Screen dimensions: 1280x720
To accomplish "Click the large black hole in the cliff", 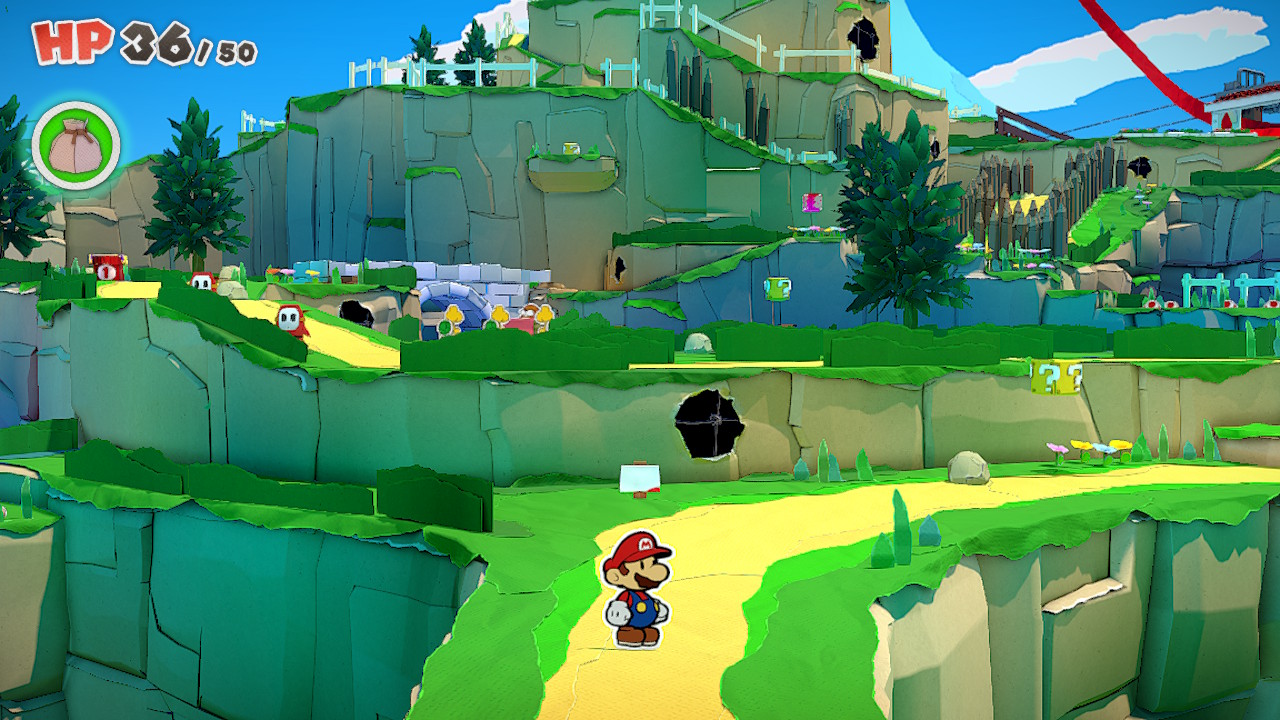I will (707, 424).
